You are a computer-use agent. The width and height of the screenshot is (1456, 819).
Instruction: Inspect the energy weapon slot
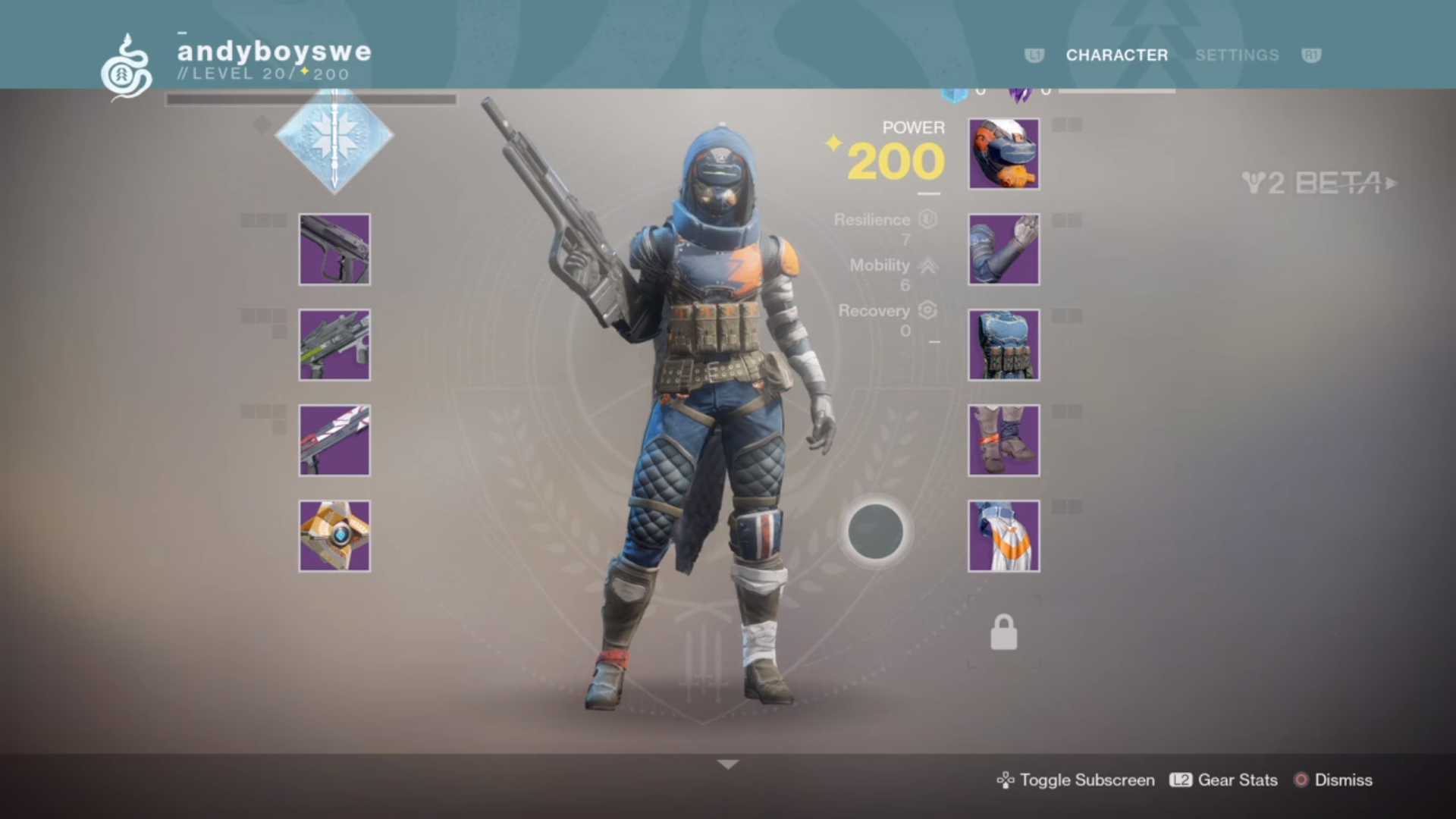(334, 345)
